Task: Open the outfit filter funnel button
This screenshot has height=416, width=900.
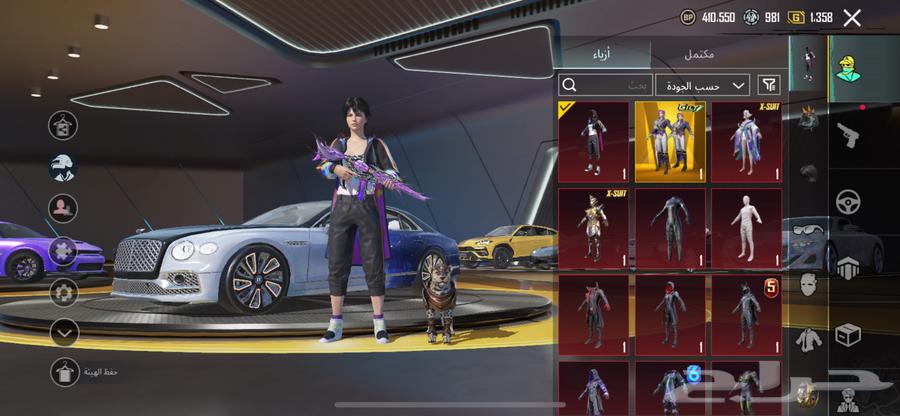Action: pyautogui.click(x=769, y=85)
